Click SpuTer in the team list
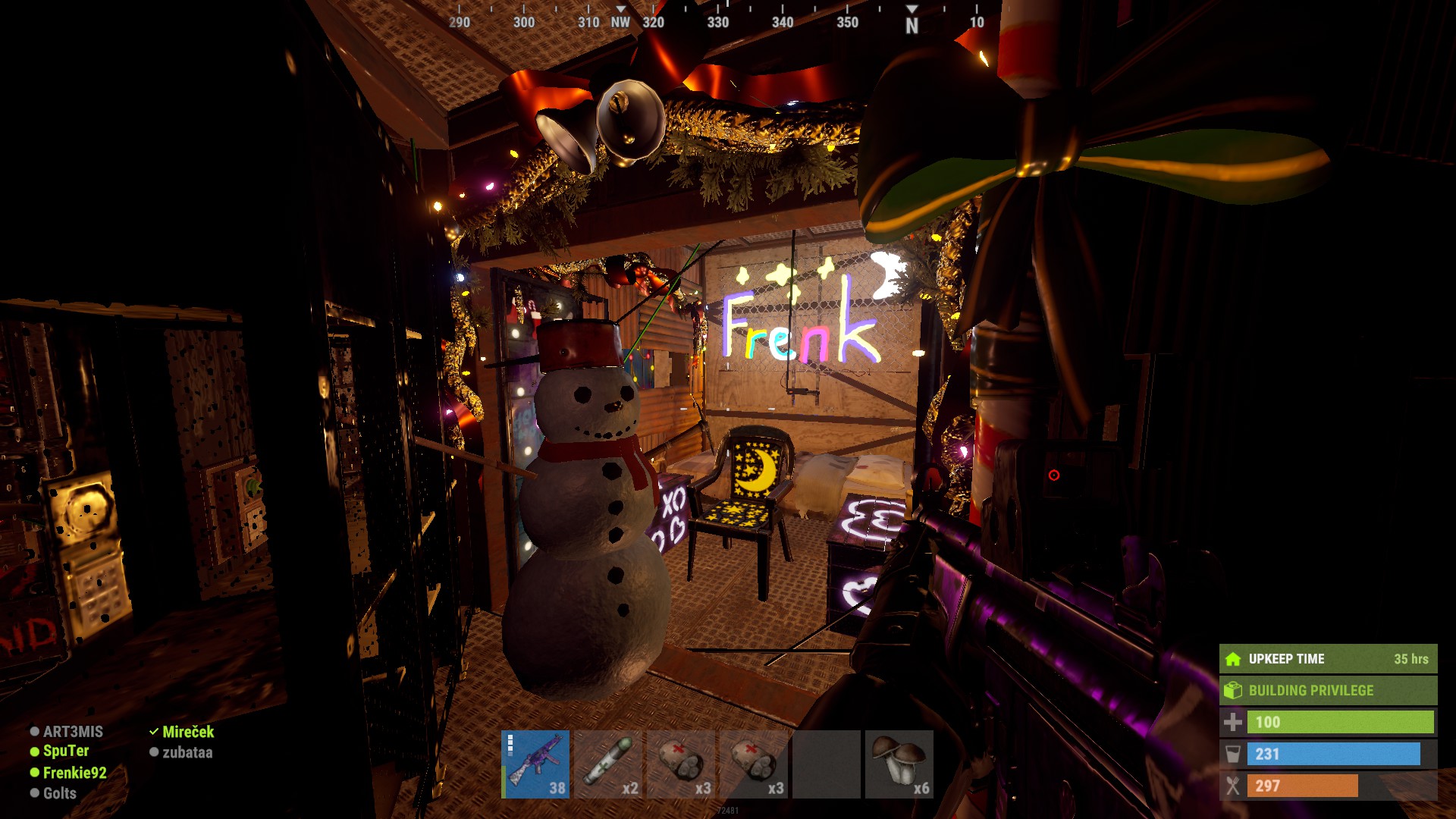Viewport: 1456px width, 819px height. tap(65, 751)
